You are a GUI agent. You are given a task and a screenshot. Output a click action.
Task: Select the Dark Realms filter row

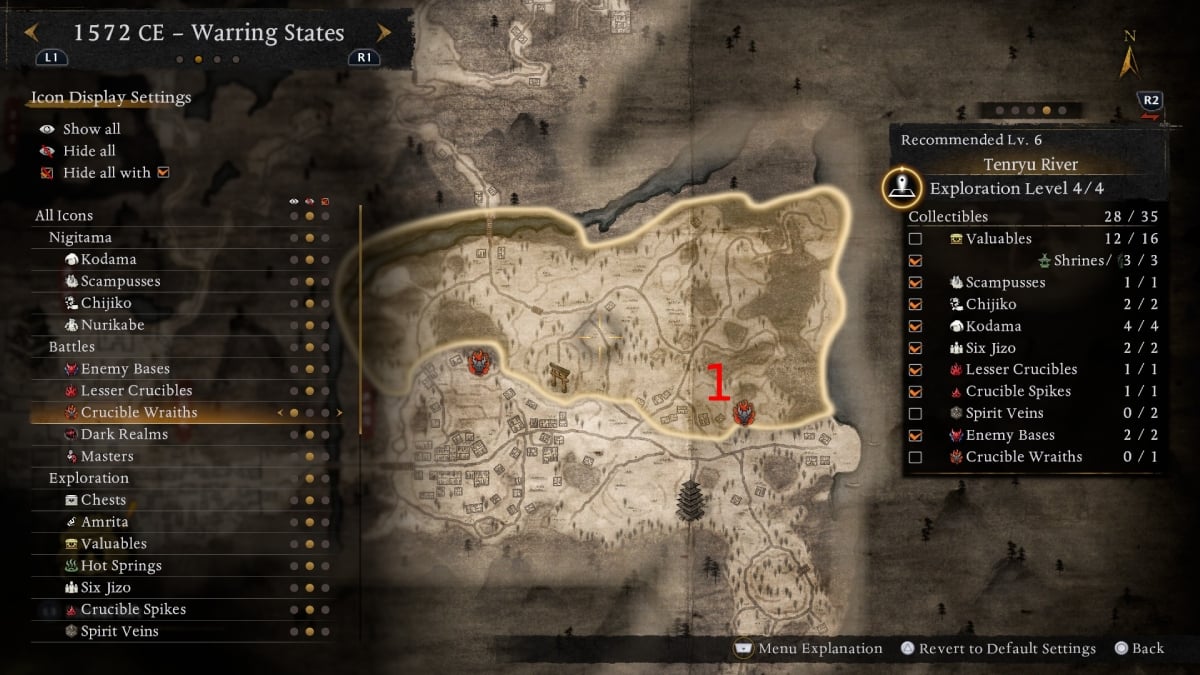(x=124, y=435)
